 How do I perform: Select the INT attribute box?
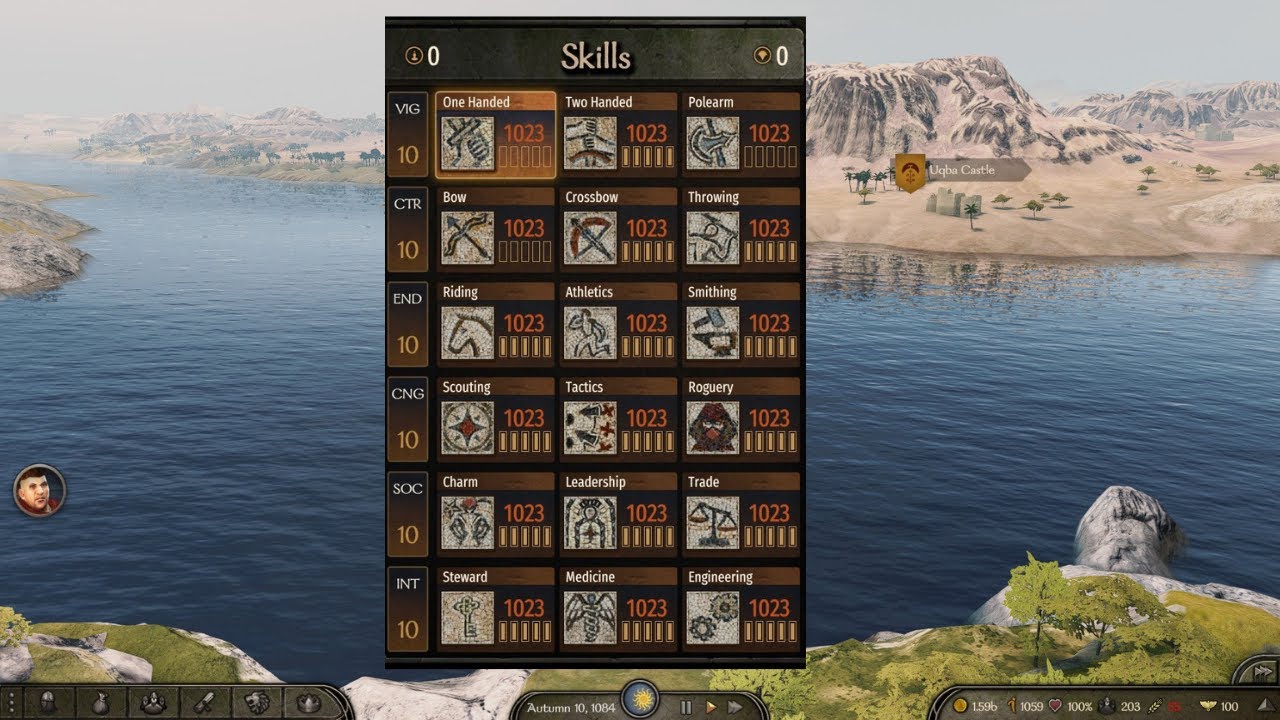(x=408, y=610)
